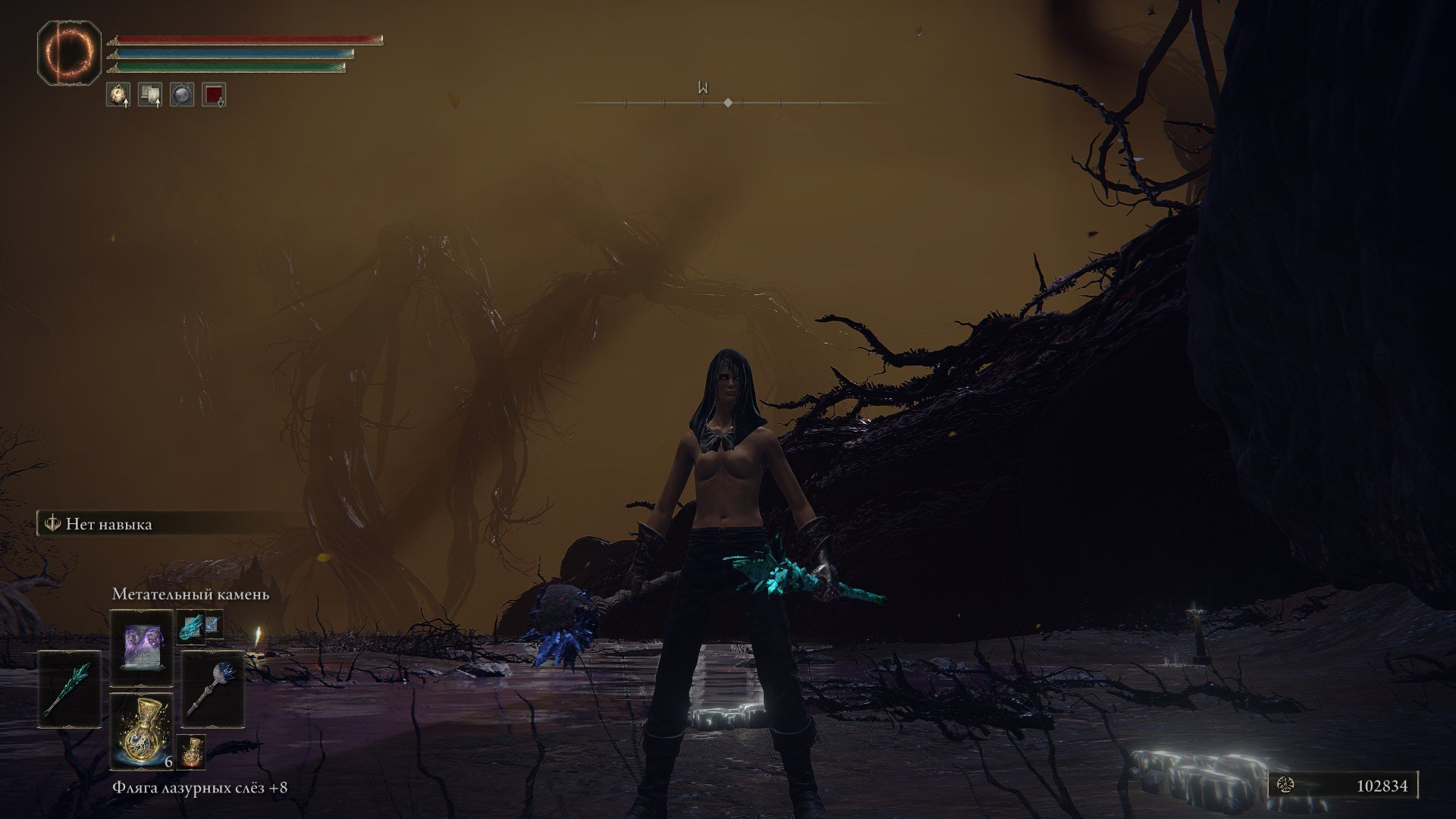Select the purple skulls spell scroll slot

pyautogui.click(x=142, y=648)
